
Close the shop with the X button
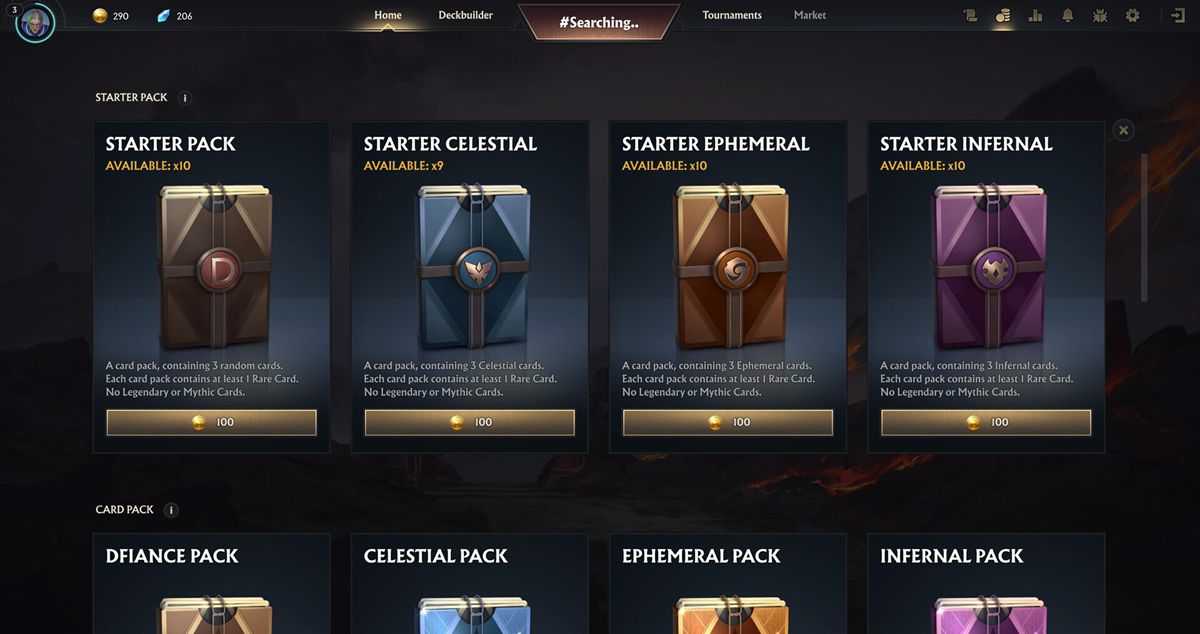click(1124, 130)
